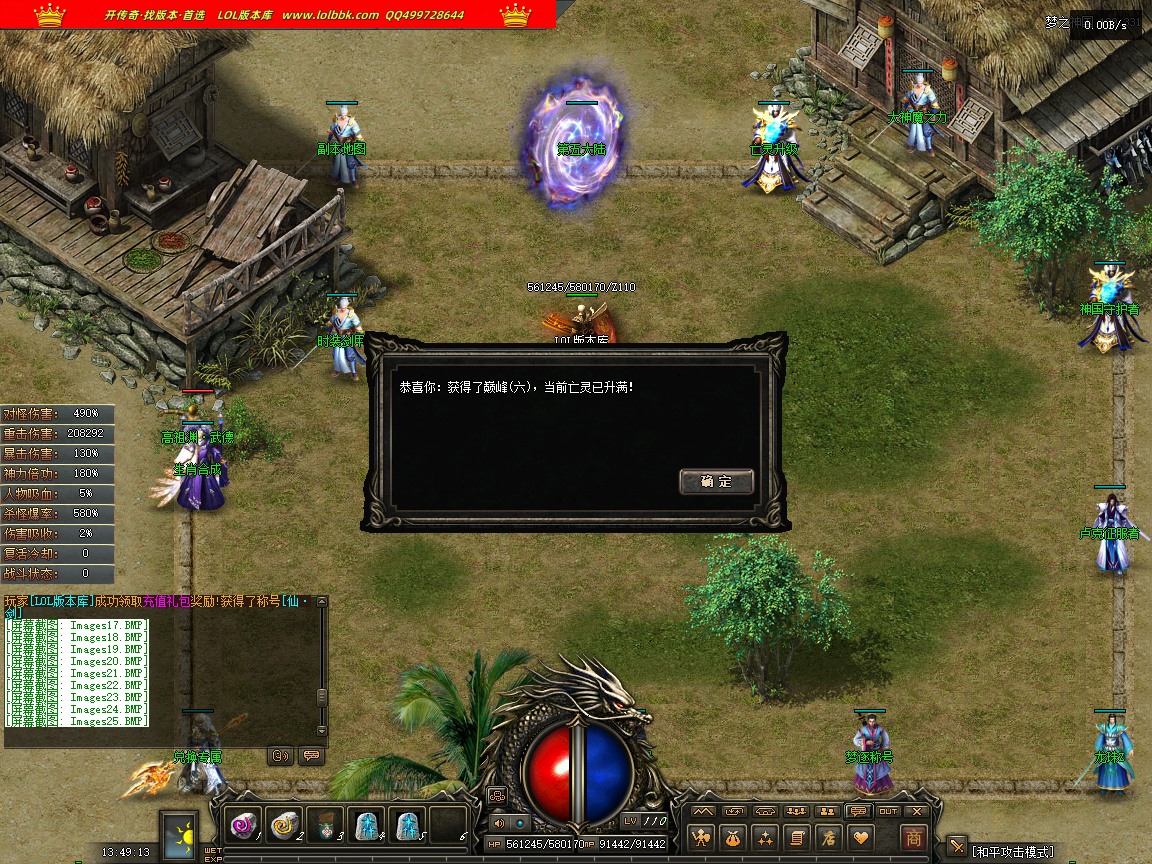This screenshot has width=1152, height=864.
Task: Open the scroll quest log icon
Action: 797,837
